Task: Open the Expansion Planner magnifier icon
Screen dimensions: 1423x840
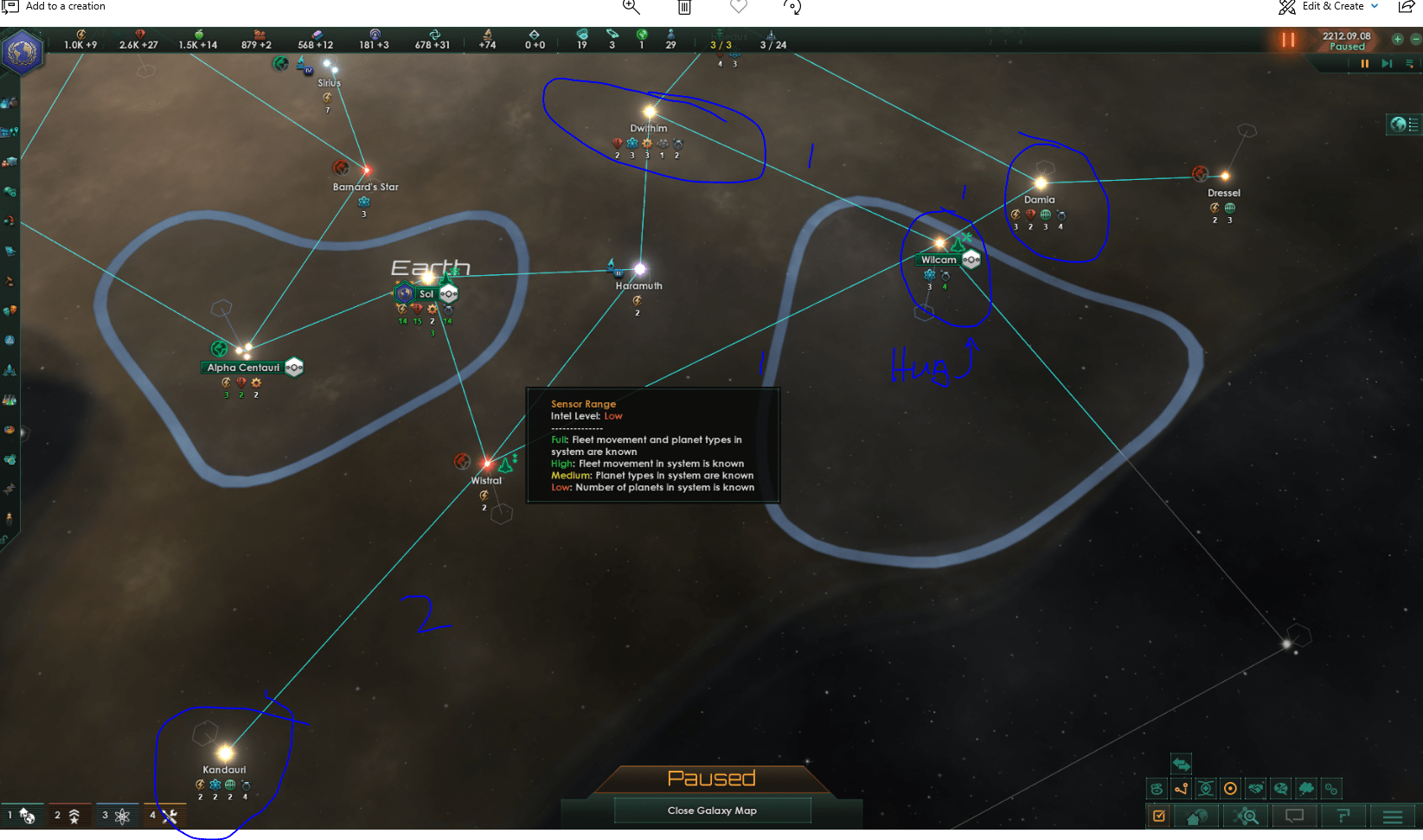Action: pyautogui.click(x=1247, y=815)
